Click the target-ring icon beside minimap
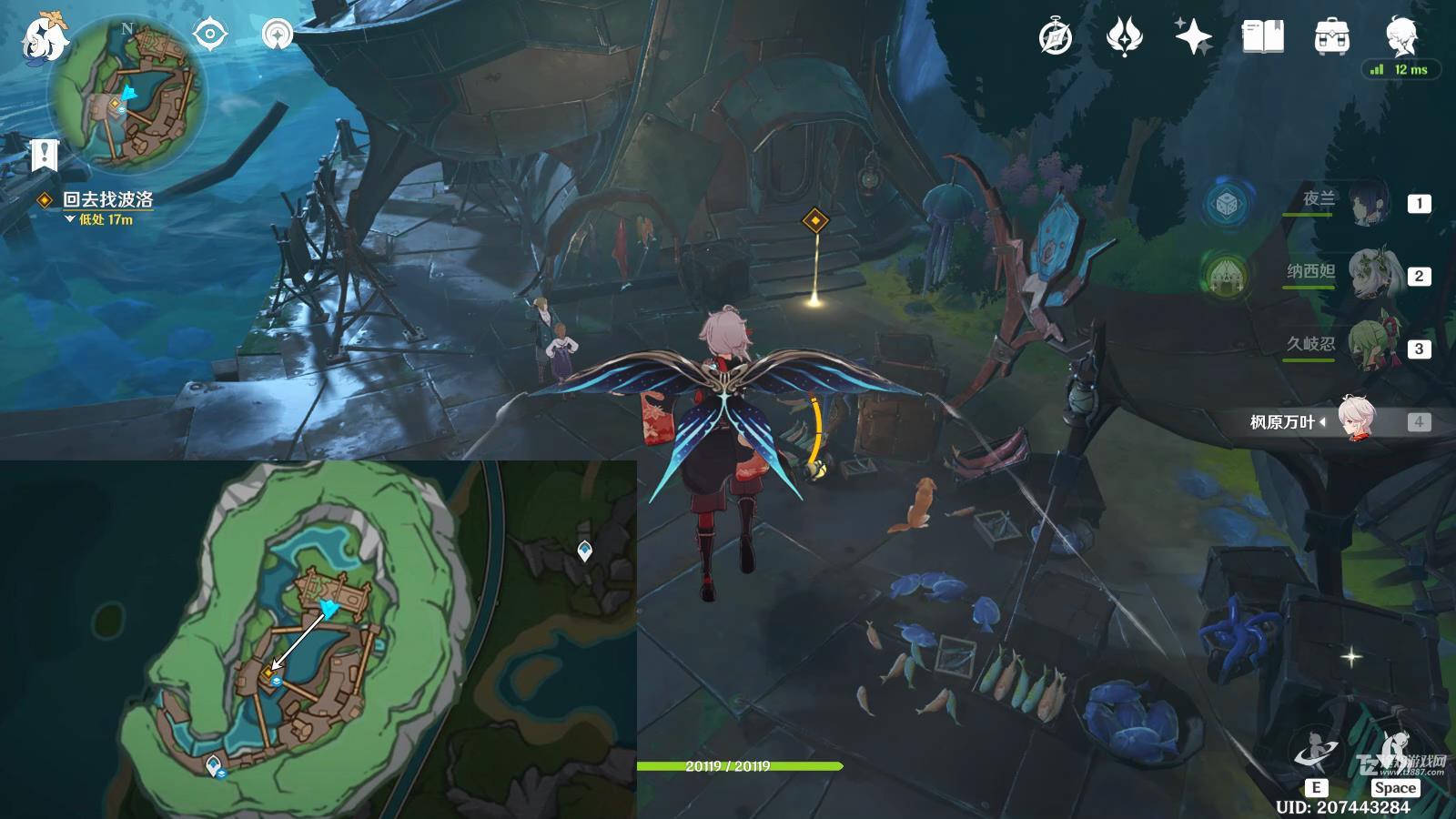 210,35
